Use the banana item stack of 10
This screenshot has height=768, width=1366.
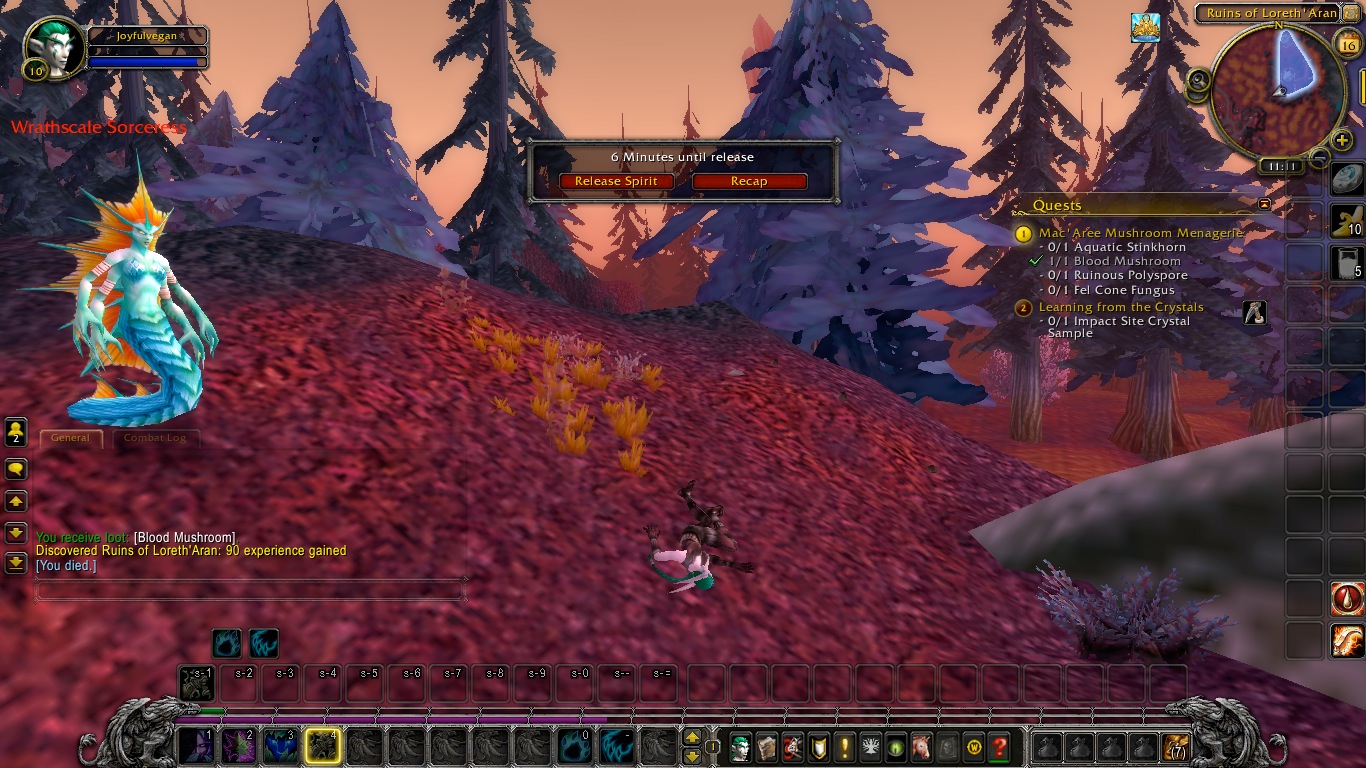click(1347, 221)
